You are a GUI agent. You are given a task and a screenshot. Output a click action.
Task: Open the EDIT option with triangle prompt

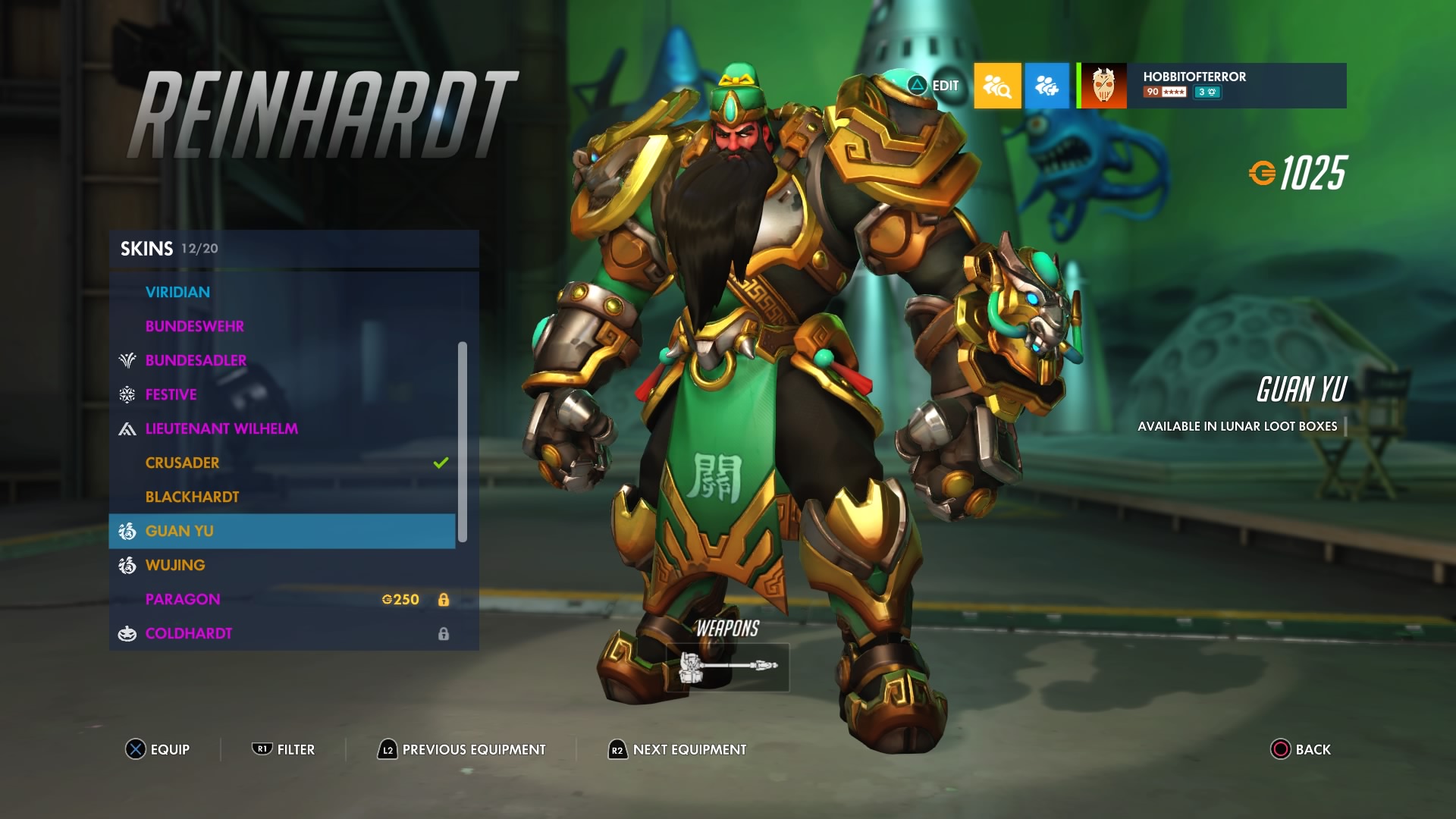(932, 86)
